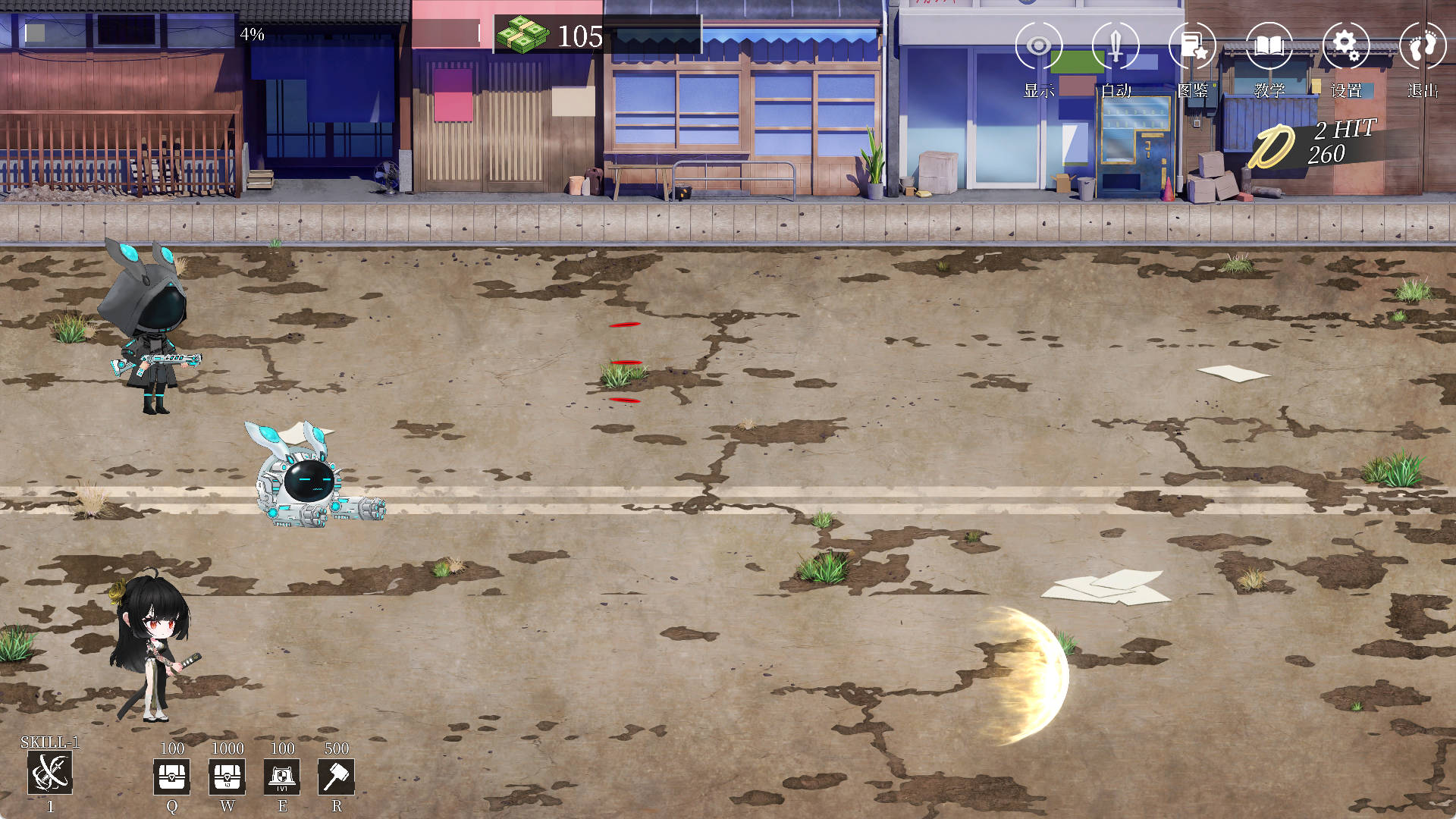This screenshot has width=1456, height=819.
Task: Toggle the 显示 eye display button
Action: (x=1038, y=47)
